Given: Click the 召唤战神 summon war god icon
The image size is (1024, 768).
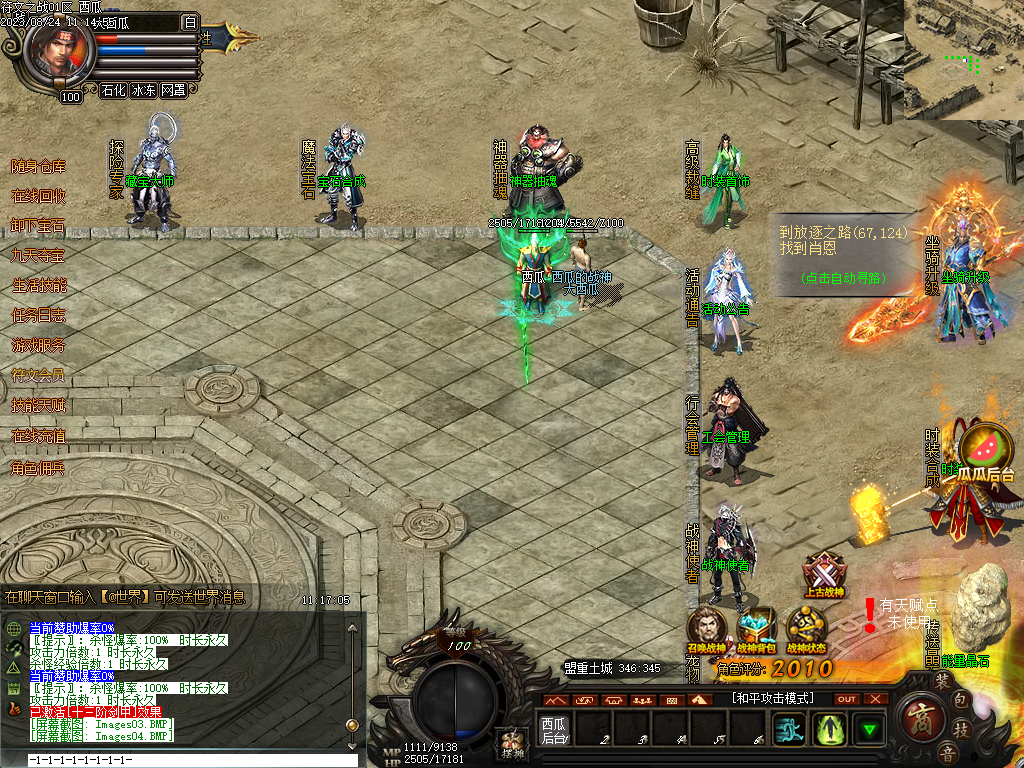Looking at the screenshot, I should (706, 629).
